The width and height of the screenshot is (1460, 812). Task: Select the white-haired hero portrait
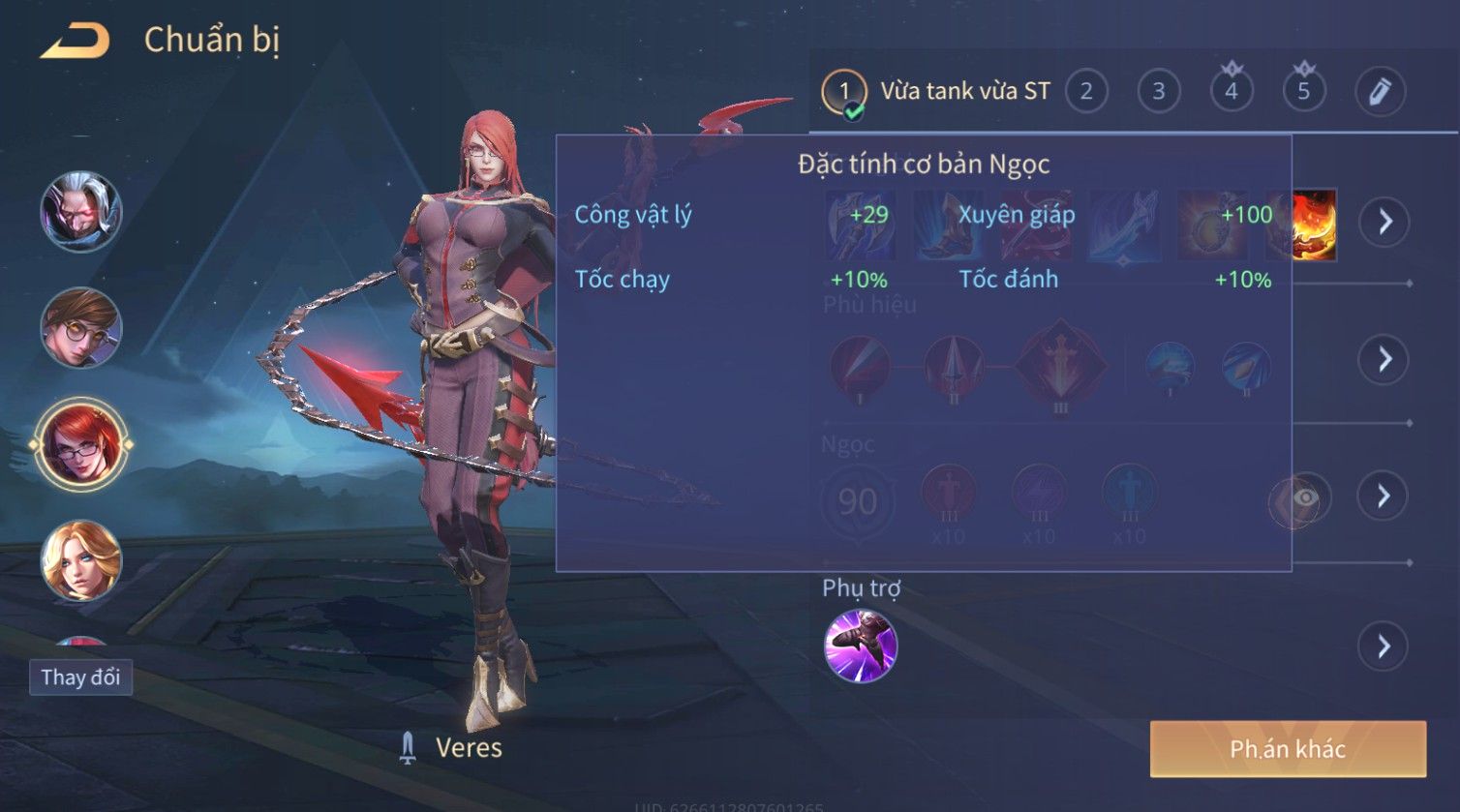80,212
